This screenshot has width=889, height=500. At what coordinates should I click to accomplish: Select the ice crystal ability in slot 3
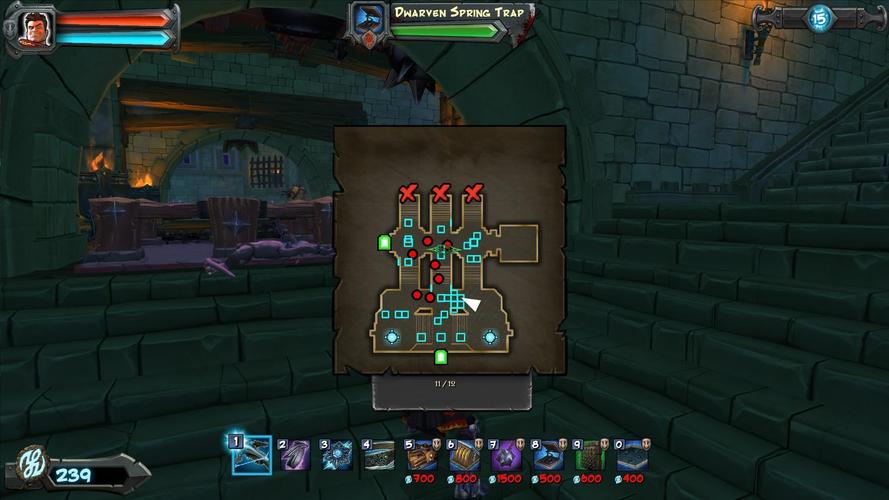click(x=337, y=455)
